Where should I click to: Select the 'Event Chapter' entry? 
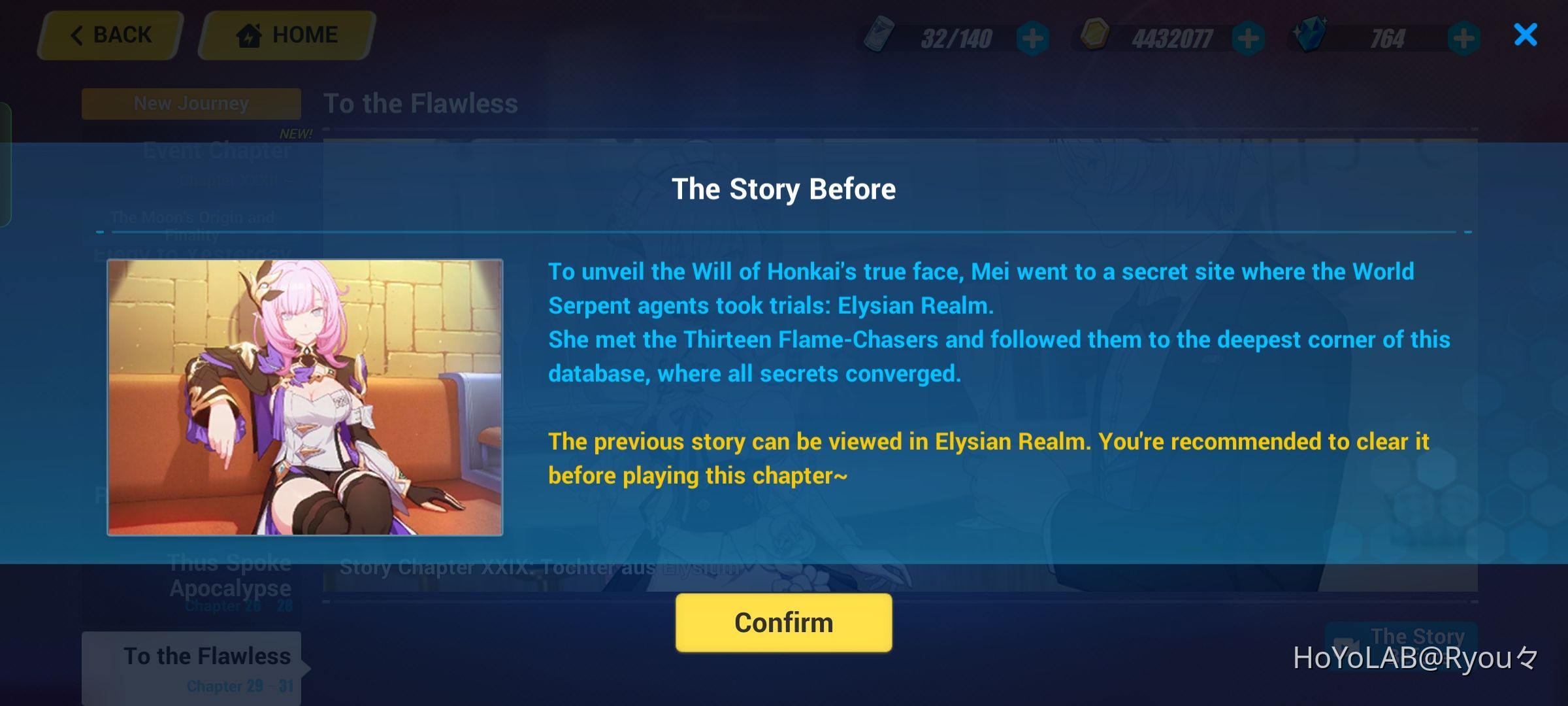click(216, 150)
